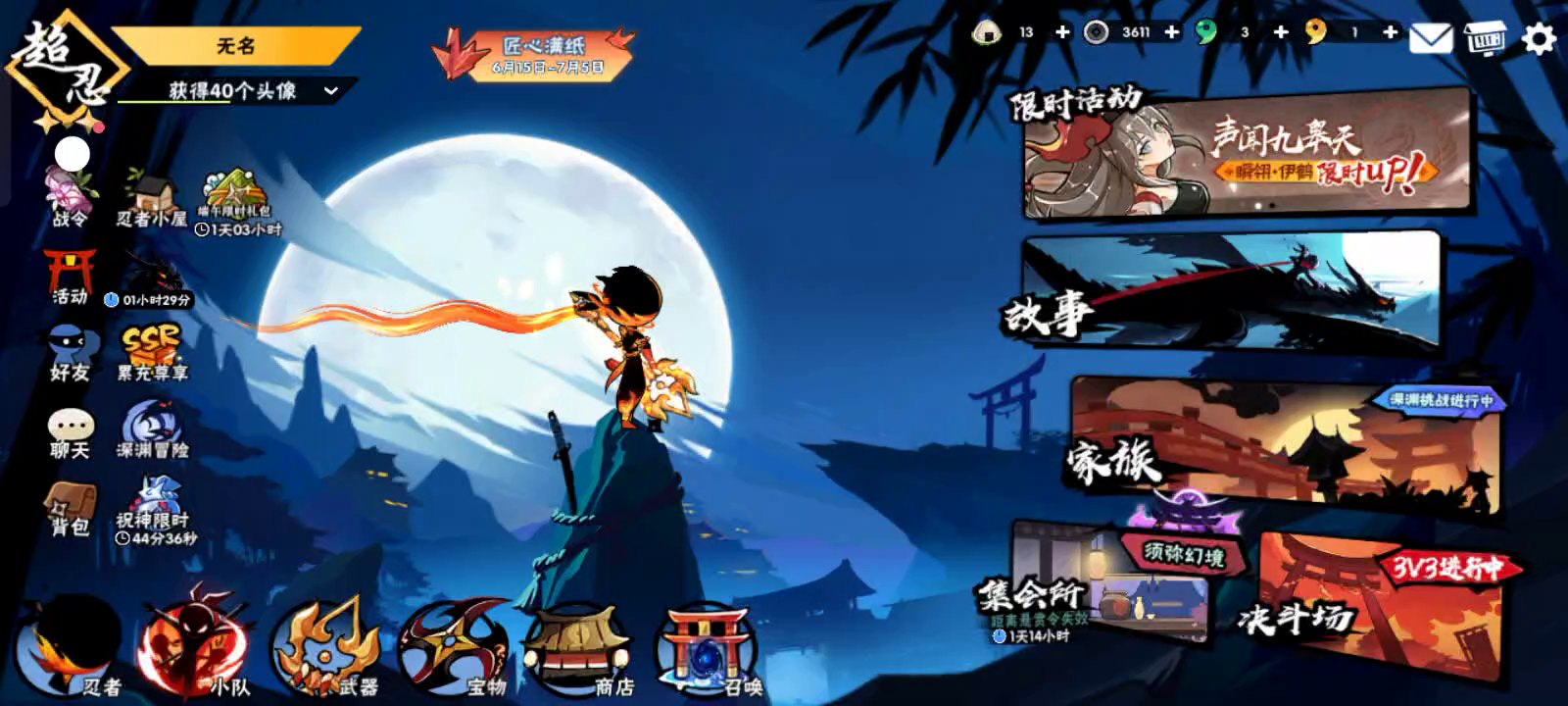Open the 家族 clan panel
1568x706 pixels.
point(1284,444)
